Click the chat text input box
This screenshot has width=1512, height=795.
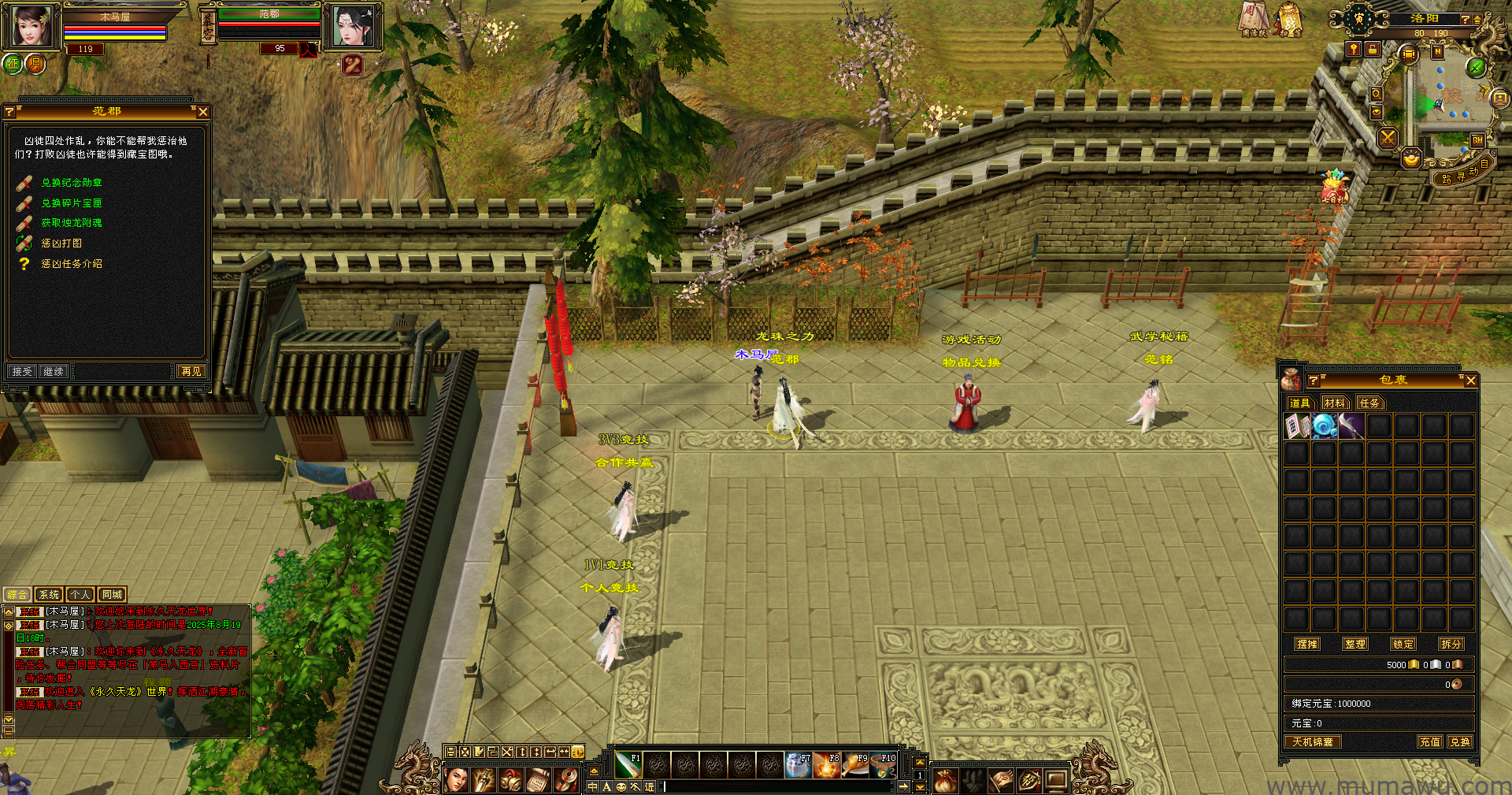coord(780,786)
